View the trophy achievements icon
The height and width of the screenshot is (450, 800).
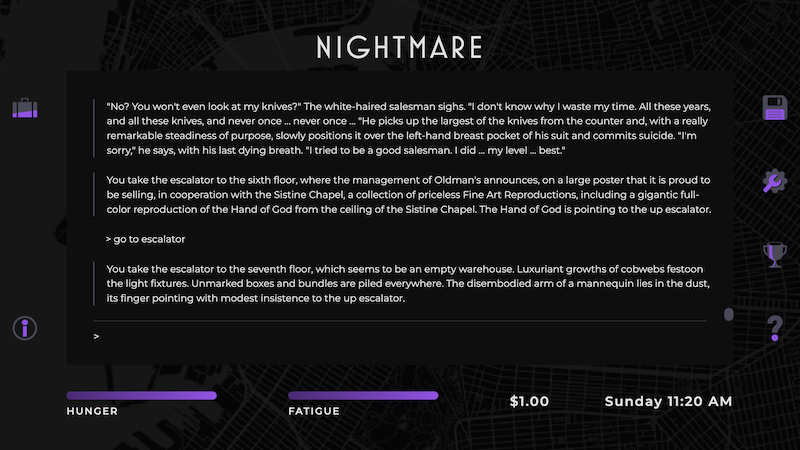pyautogui.click(x=775, y=255)
